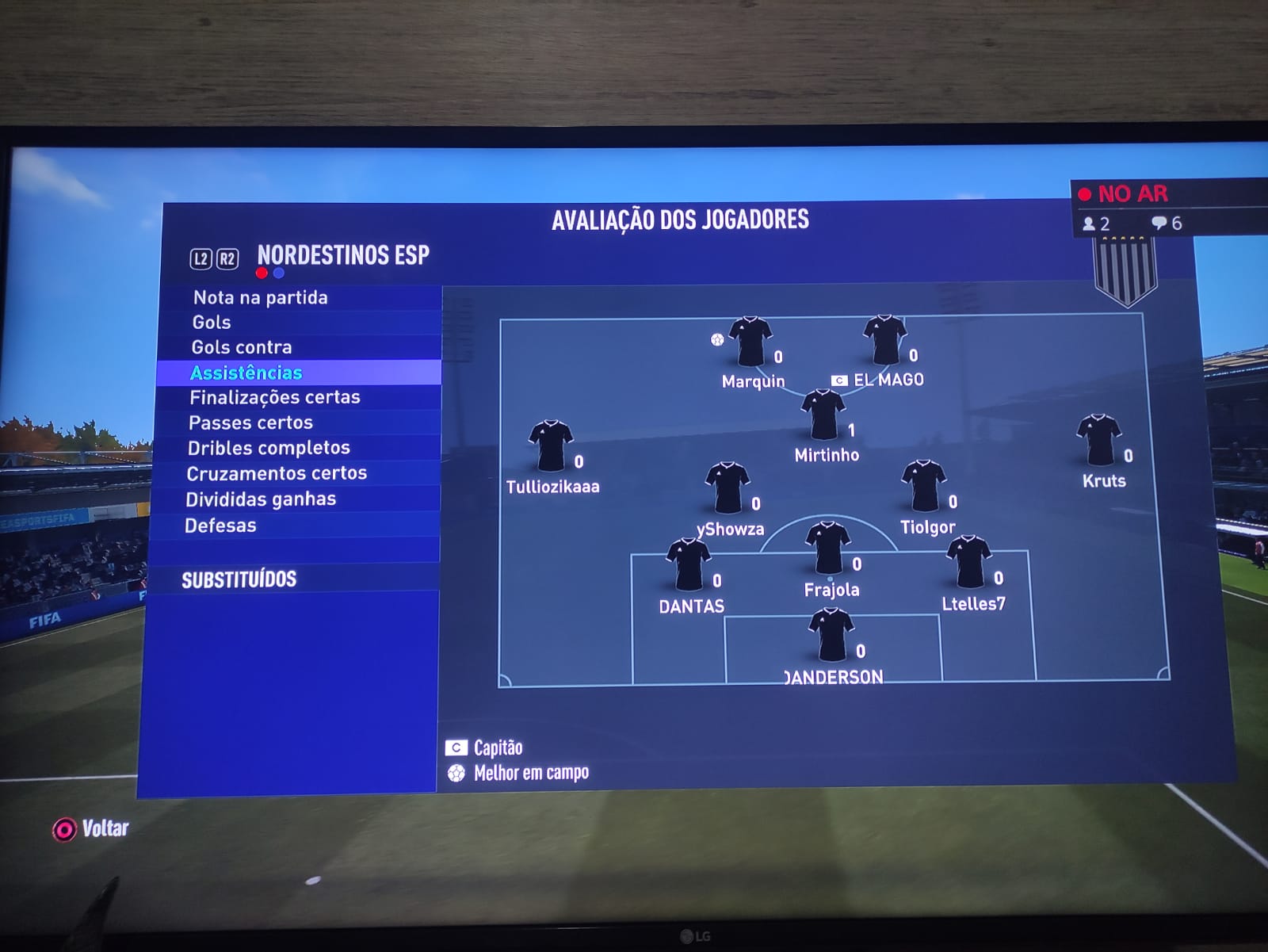Open Finalizações certas stat
The image size is (1268, 952).
coord(274,397)
